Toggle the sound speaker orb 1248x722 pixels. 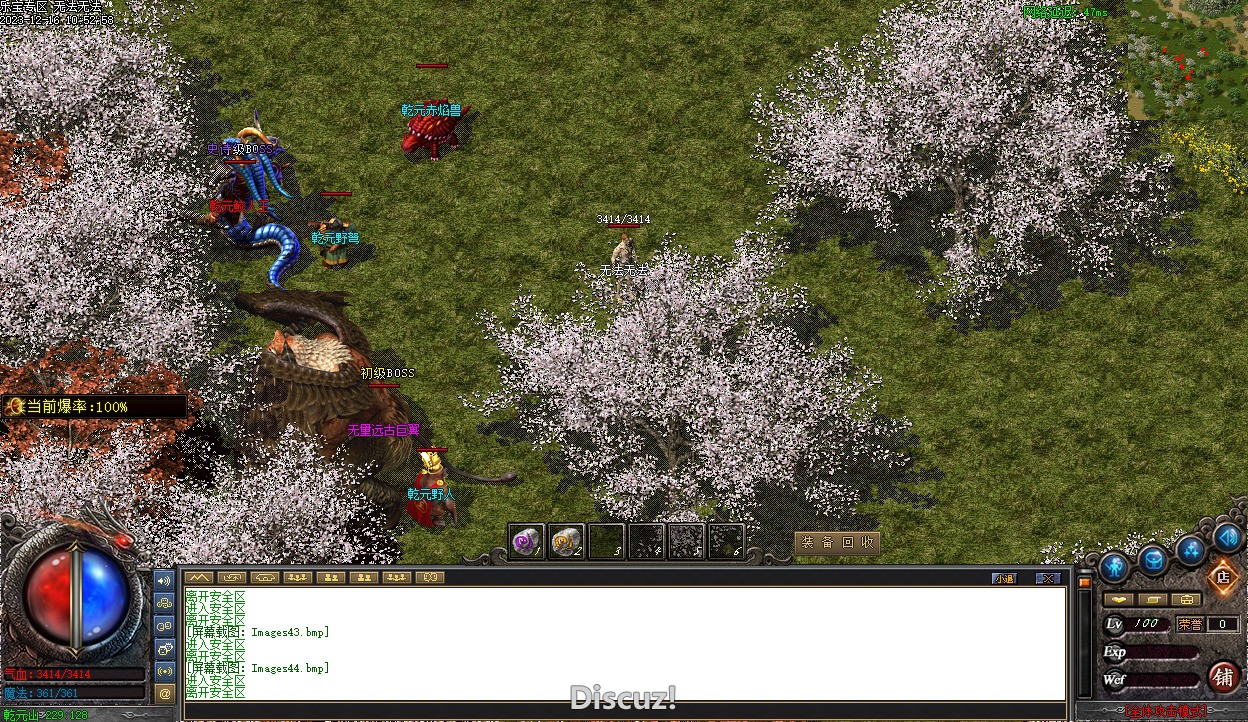point(1228,537)
